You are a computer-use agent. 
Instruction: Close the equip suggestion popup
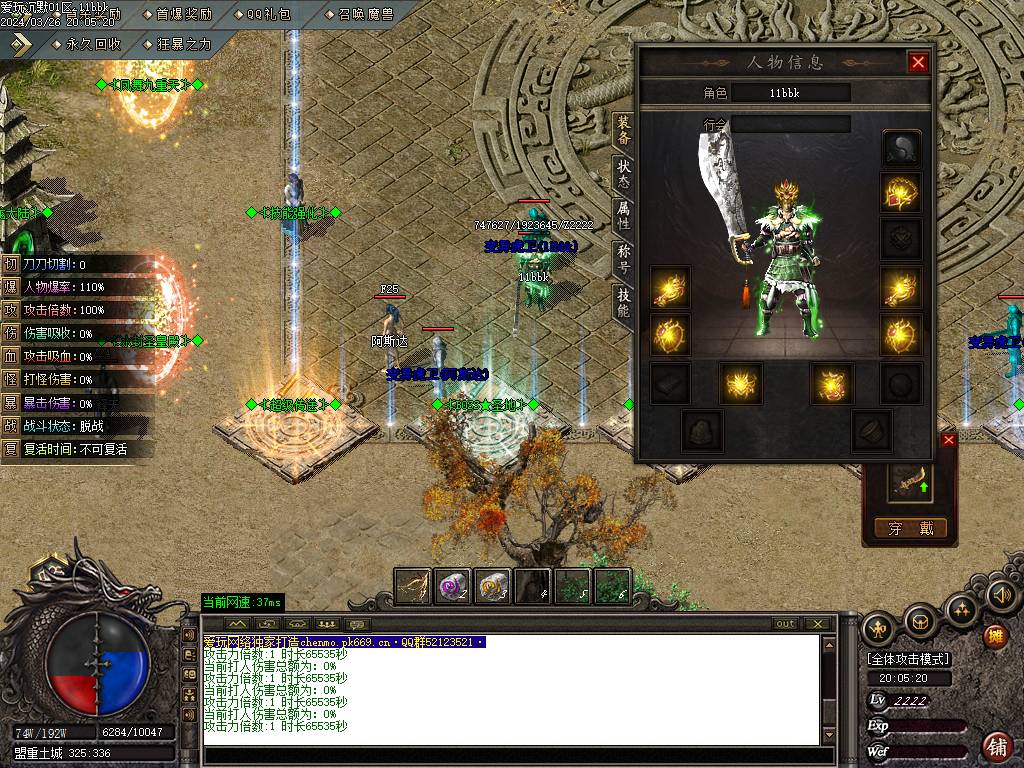point(949,440)
